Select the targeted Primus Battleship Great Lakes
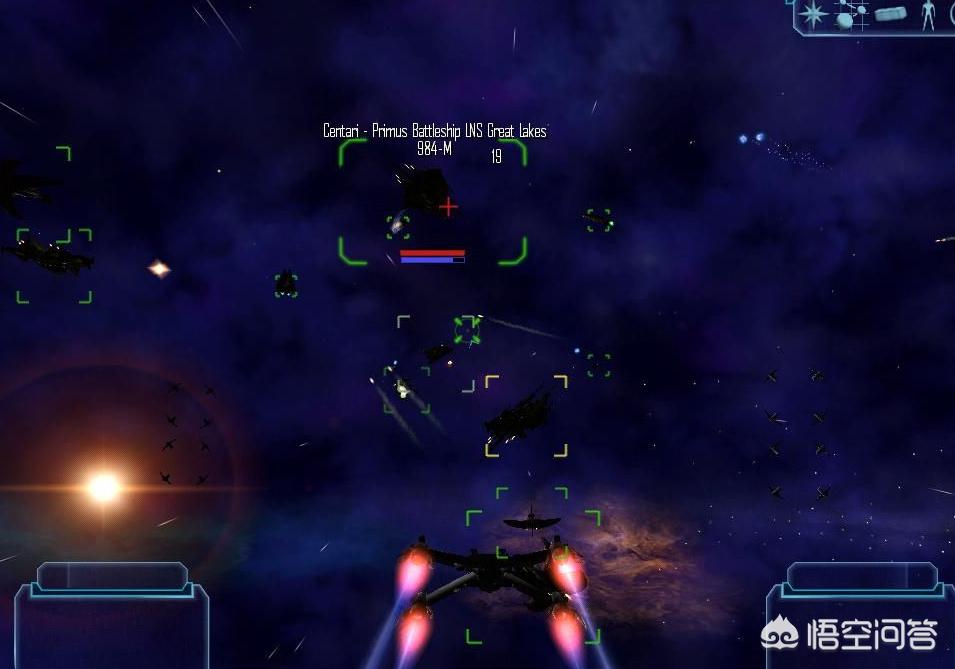This screenshot has height=669, width=955. 428,190
